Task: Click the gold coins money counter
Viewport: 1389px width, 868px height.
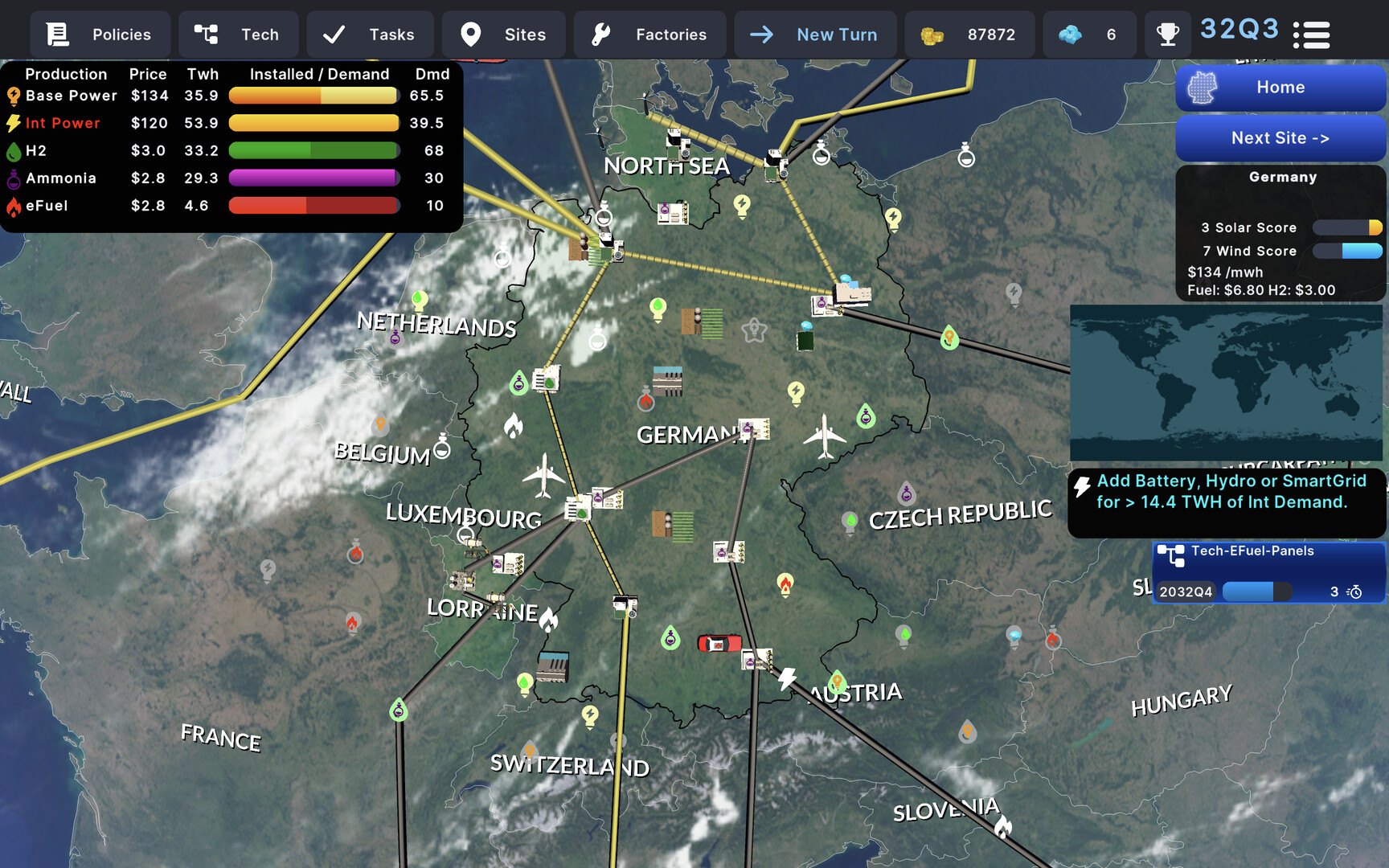Action: click(x=969, y=35)
